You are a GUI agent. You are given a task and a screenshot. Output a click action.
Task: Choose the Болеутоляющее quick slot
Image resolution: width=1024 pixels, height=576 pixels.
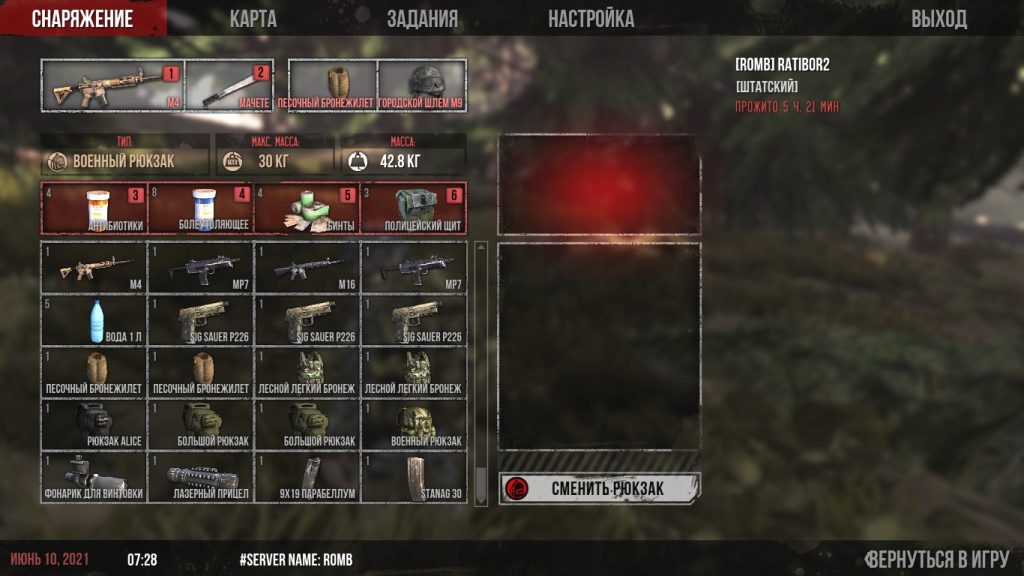(x=201, y=208)
